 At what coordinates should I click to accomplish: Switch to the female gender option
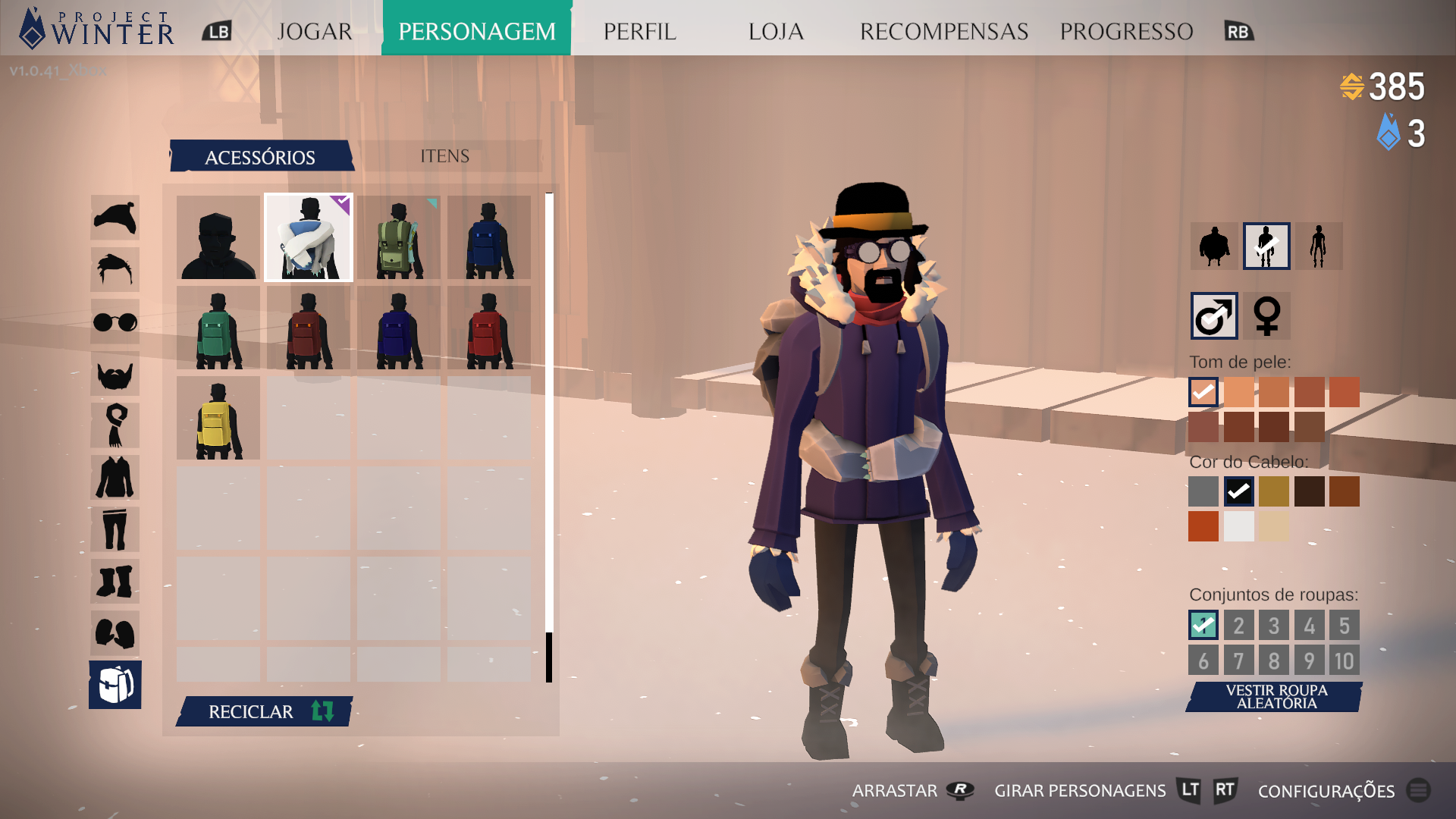coord(1265,317)
